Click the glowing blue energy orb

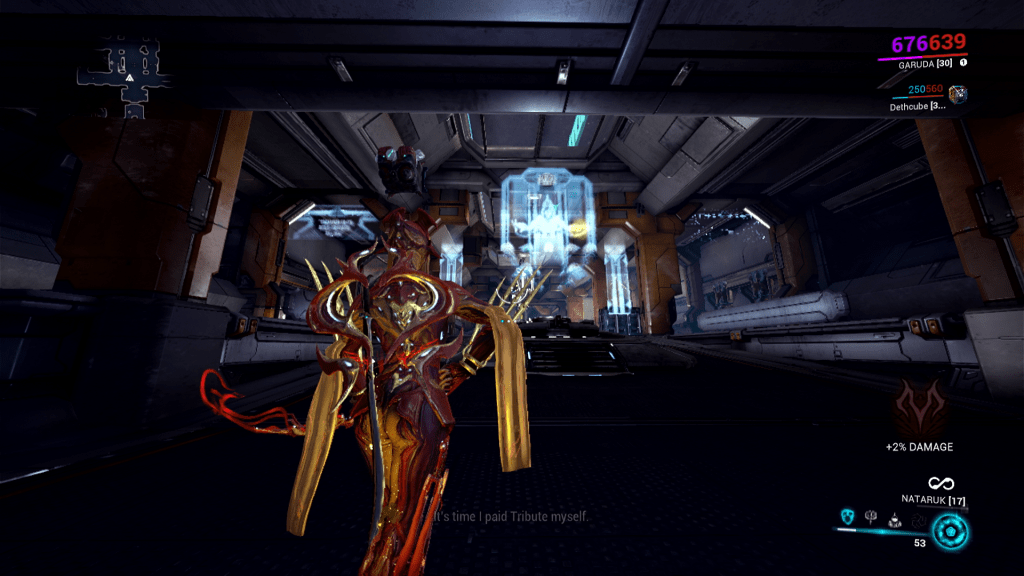948,530
